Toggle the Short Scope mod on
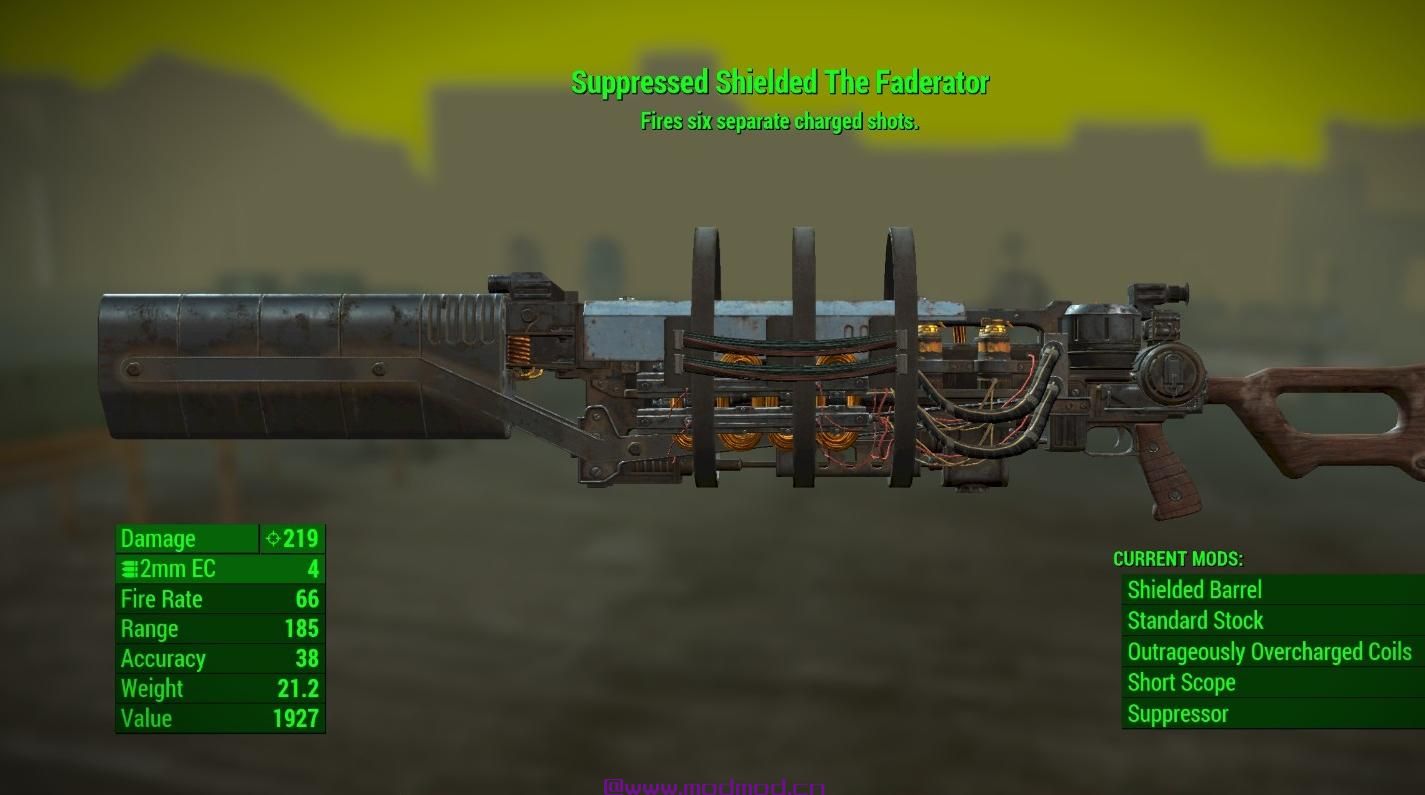Image resolution: width=1425 pixels, height=795 pixels. point(1181,683)
